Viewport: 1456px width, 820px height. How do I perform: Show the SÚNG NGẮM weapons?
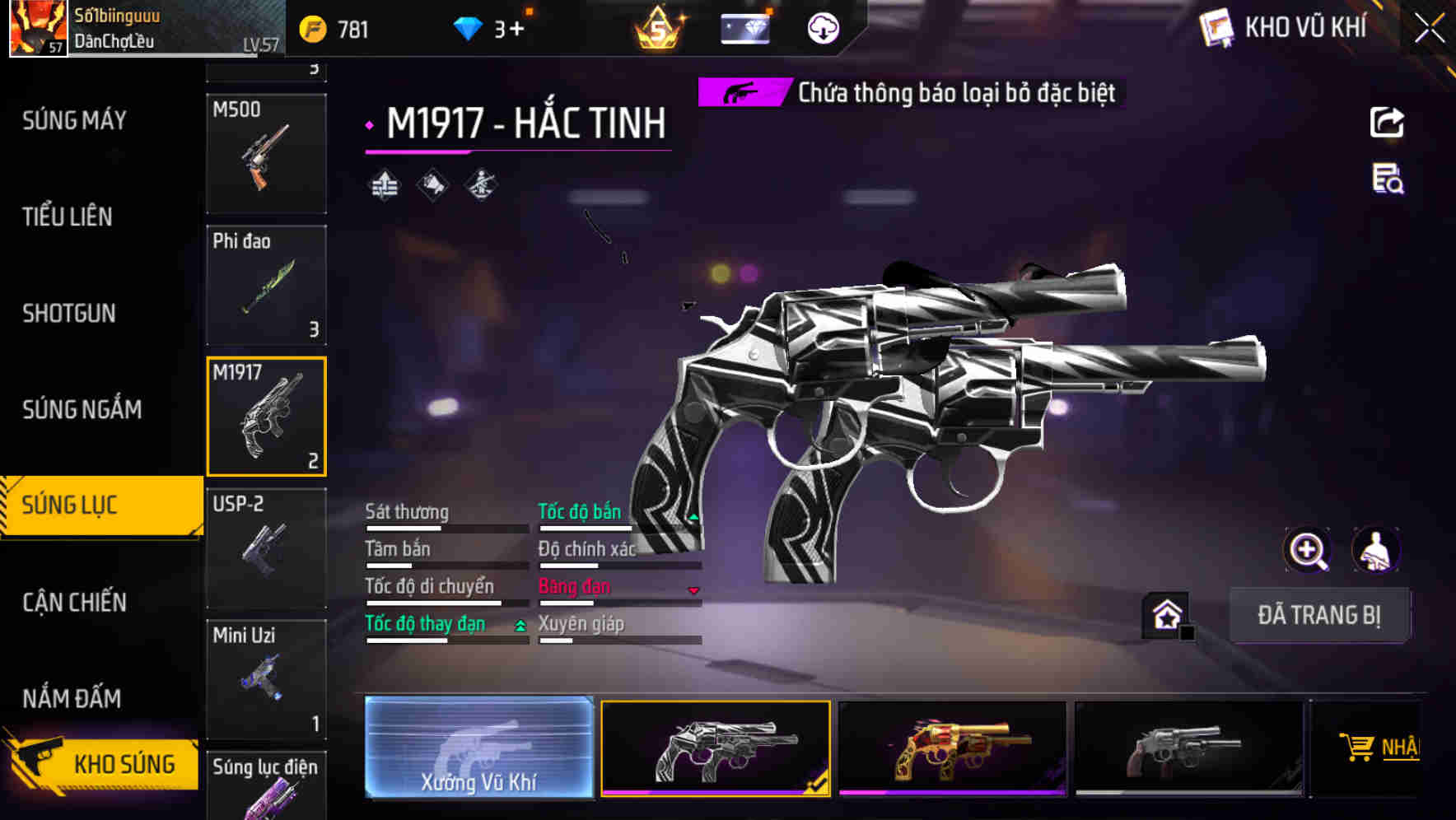point(82,410)
